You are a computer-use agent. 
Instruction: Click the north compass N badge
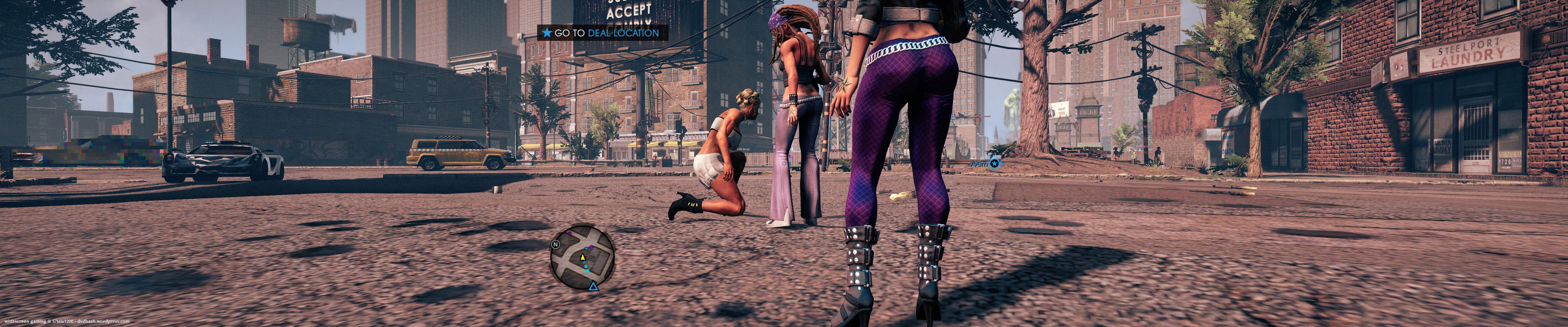pos(555,245)
